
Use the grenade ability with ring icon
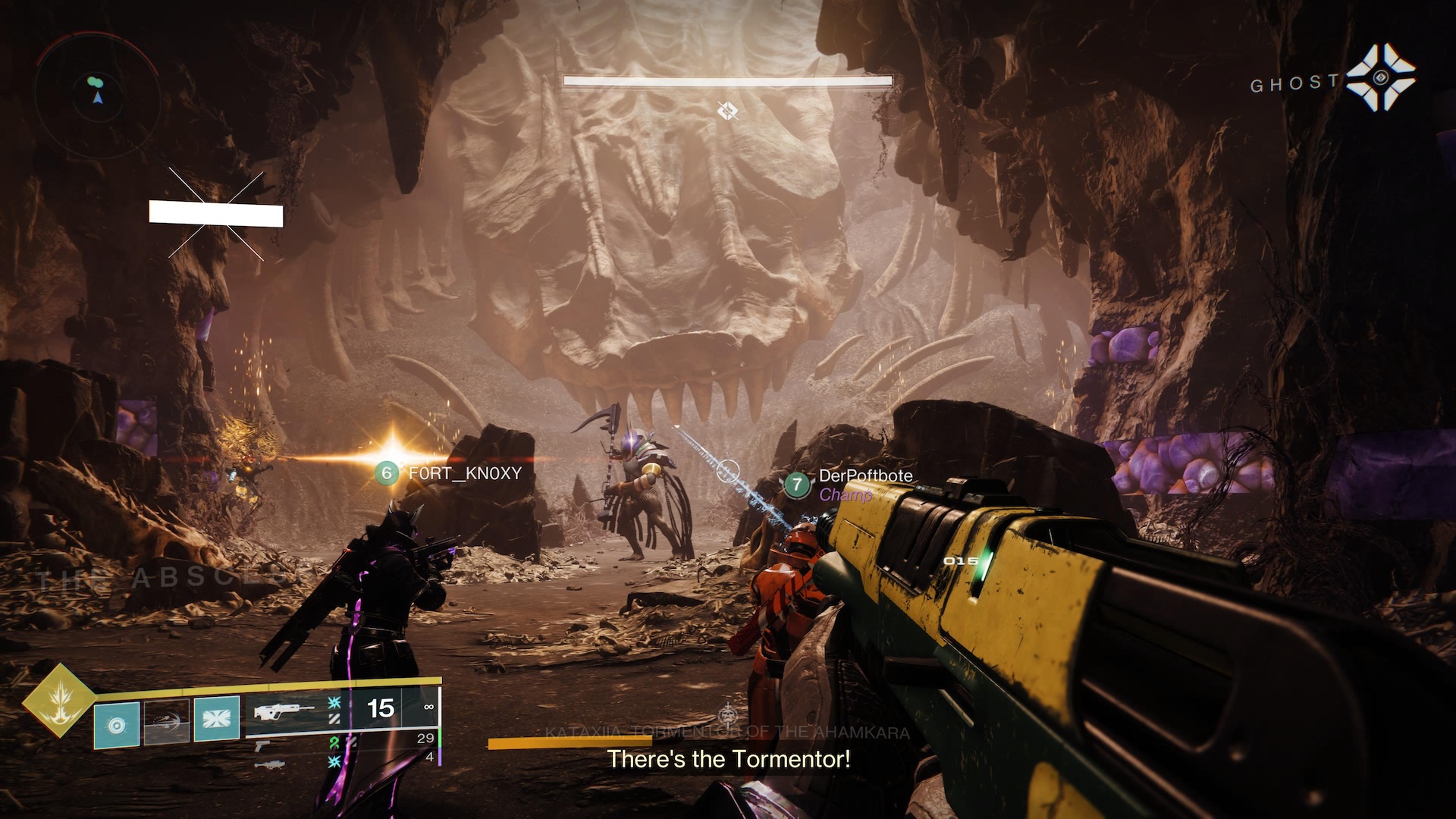(x=117, y=725)
